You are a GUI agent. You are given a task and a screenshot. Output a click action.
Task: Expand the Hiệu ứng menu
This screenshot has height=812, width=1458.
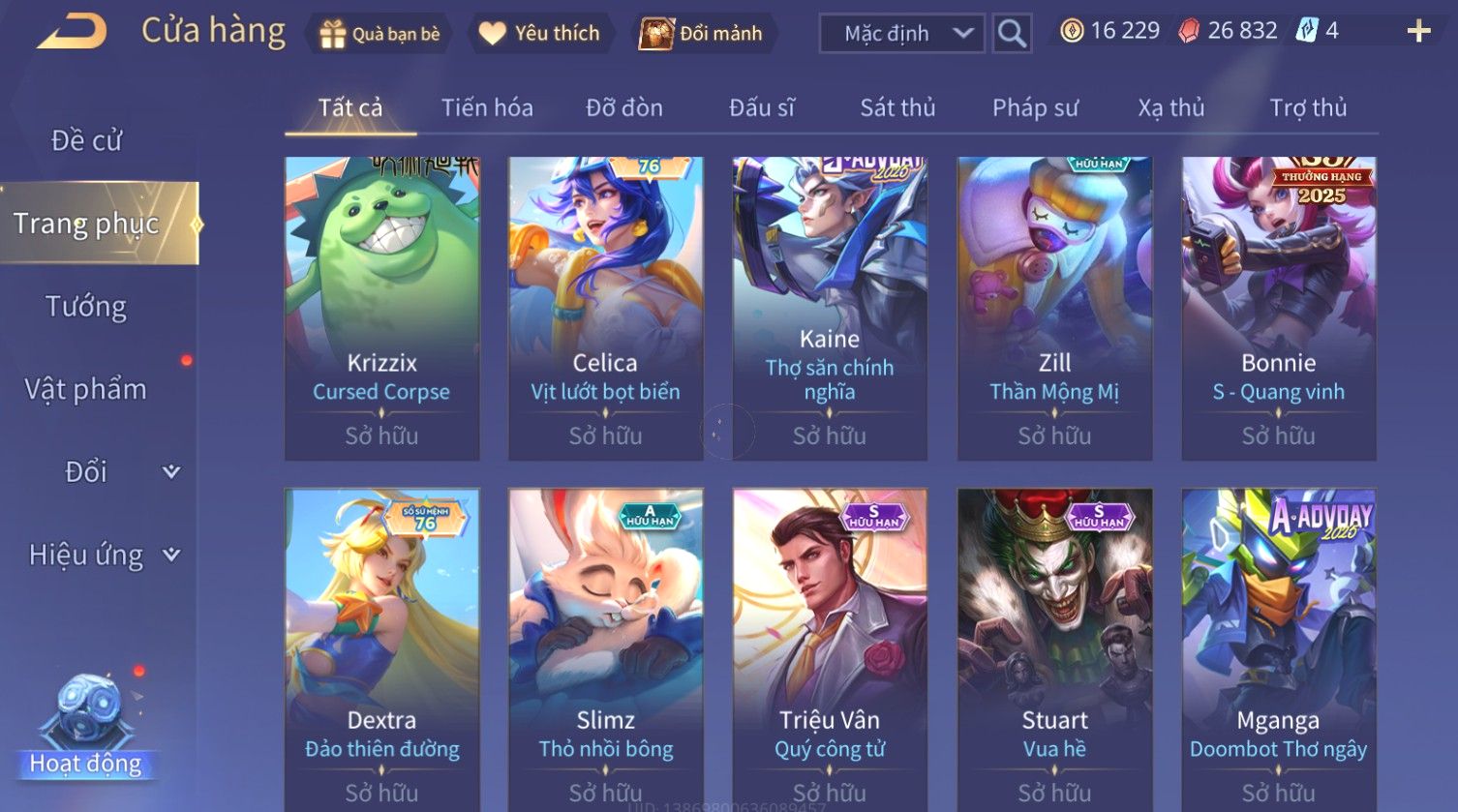[103, 555]
